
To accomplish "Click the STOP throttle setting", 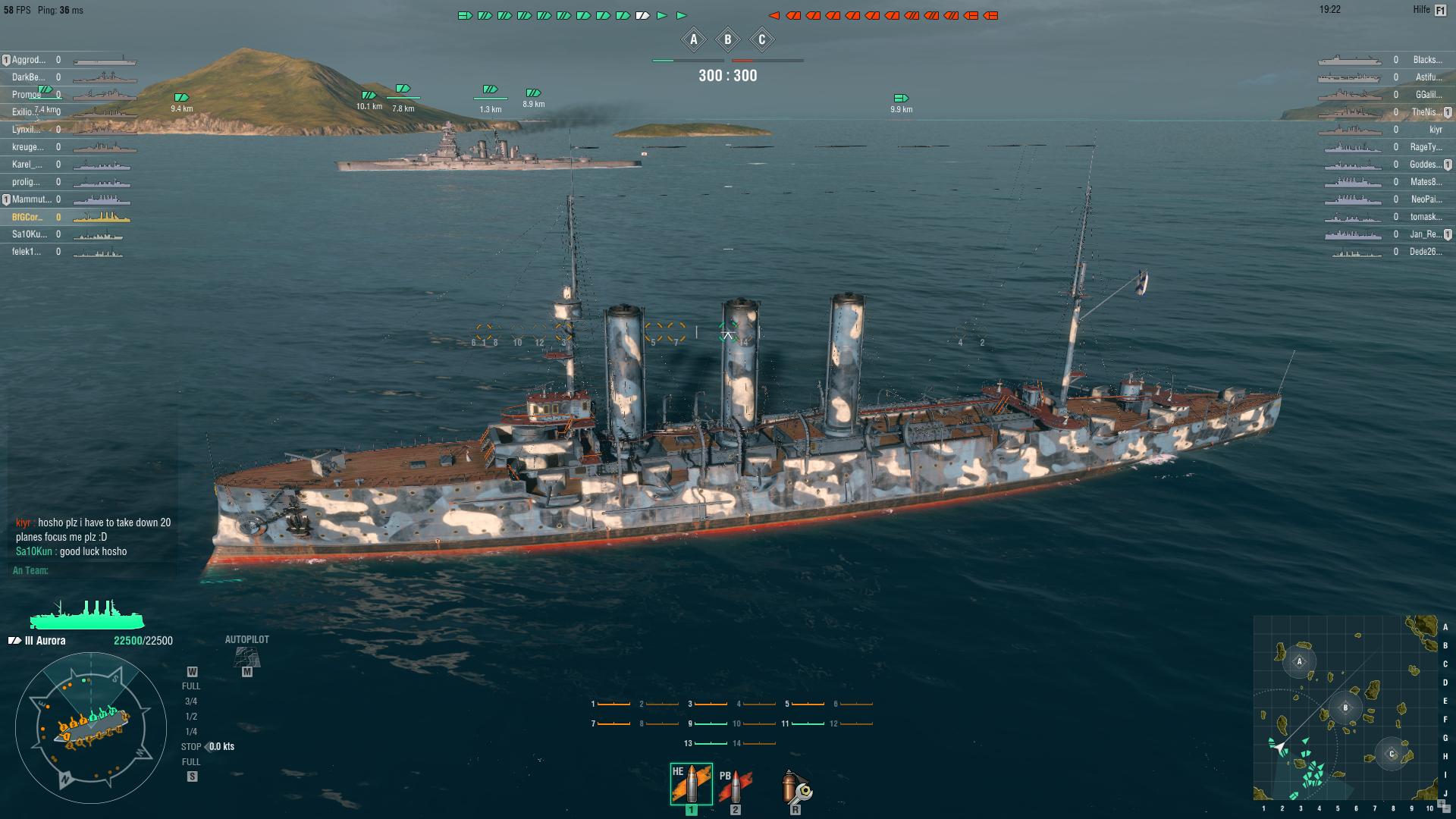I will 190,746.
